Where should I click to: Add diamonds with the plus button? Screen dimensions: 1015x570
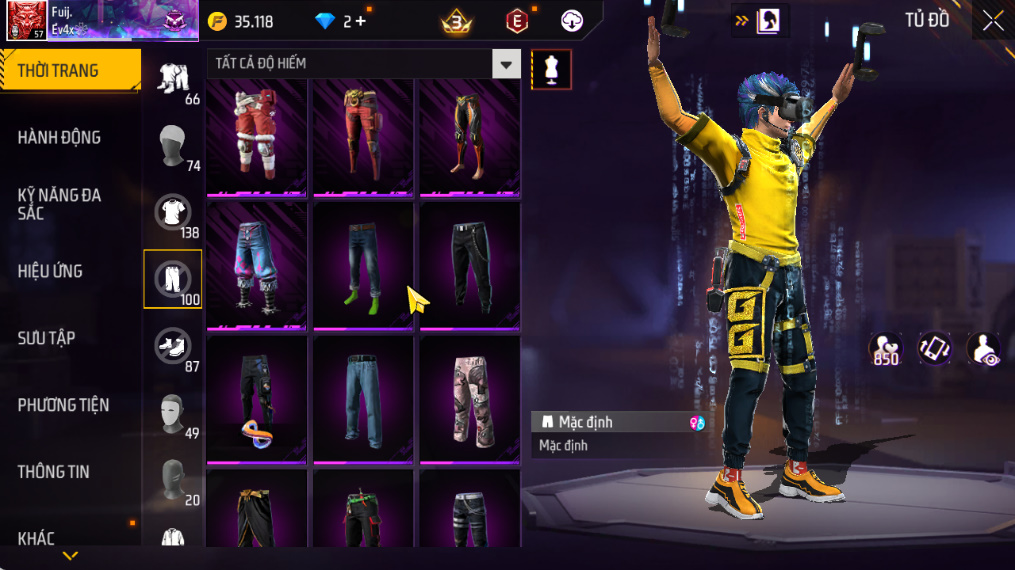pyautogui.click(x=360, y=21)
